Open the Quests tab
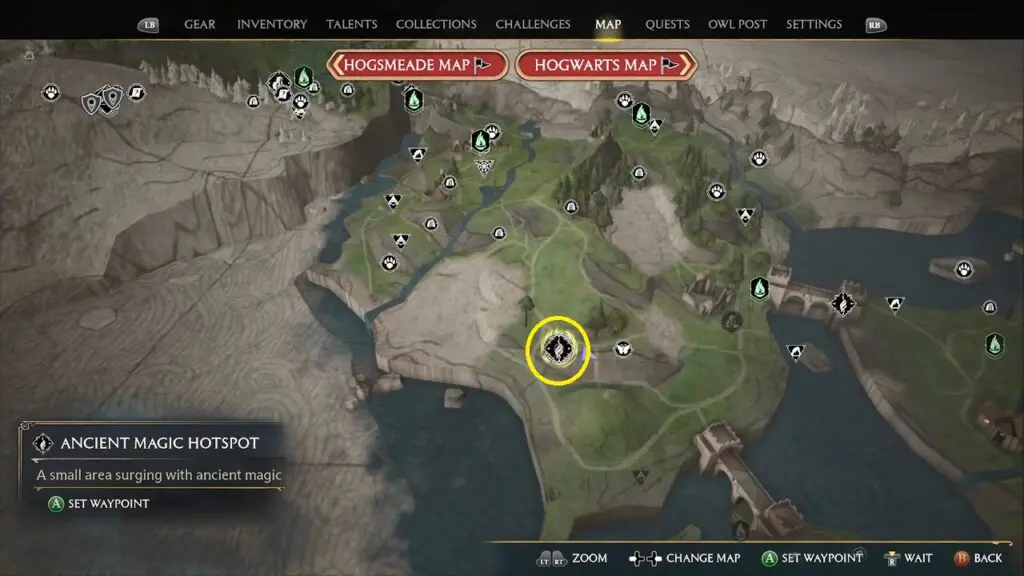Screen dimensions: 1024x576 (666, 24)
